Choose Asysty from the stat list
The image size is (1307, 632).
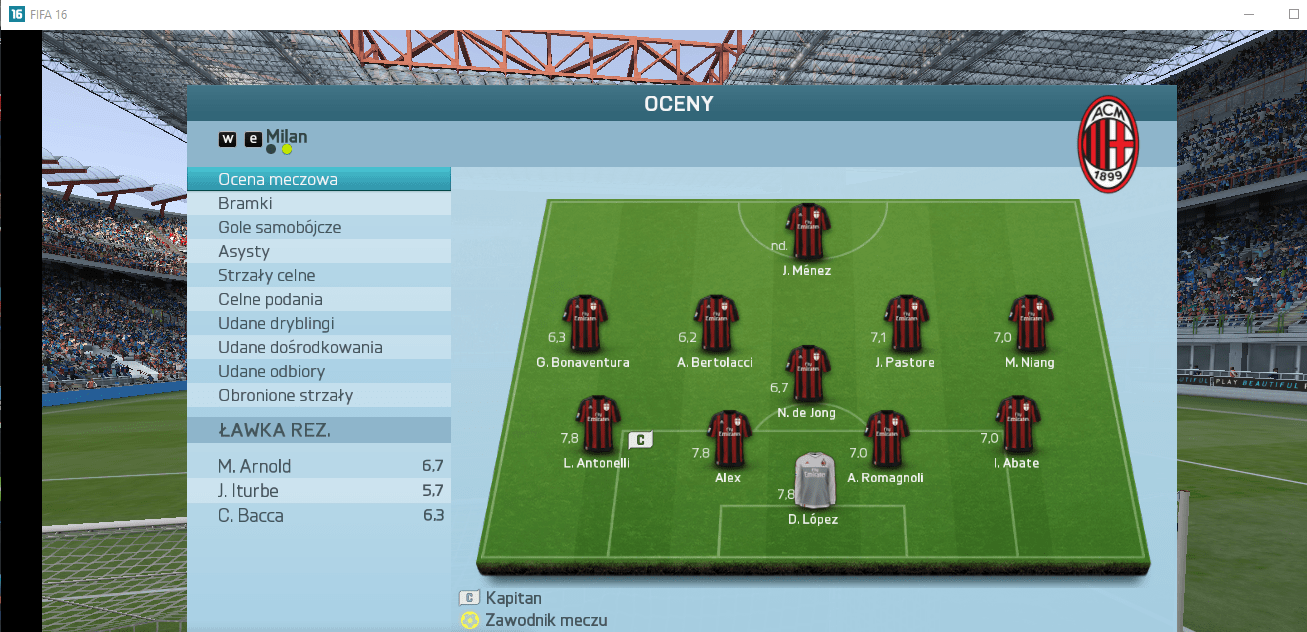coord(318,252)
